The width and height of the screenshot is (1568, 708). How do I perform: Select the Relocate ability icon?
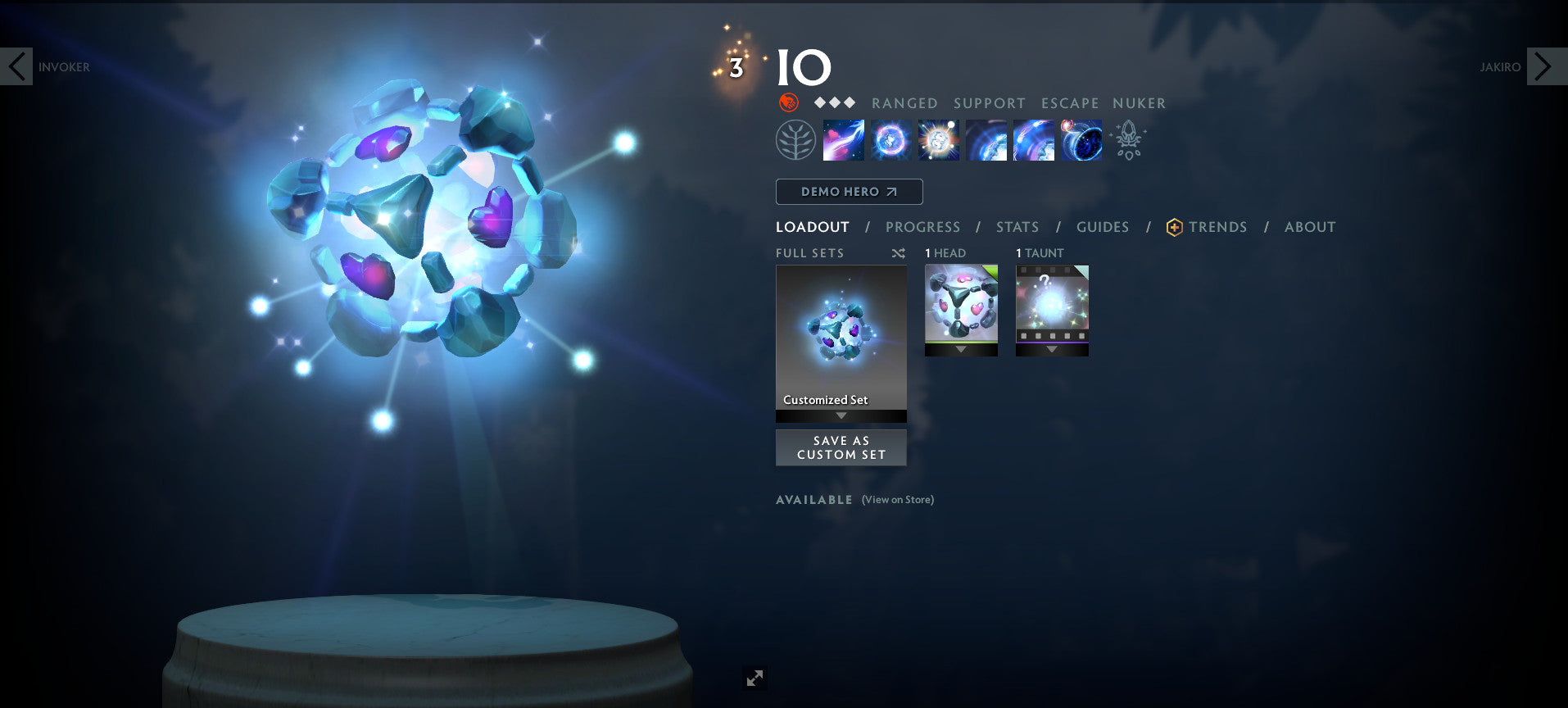pos(1081,139)
